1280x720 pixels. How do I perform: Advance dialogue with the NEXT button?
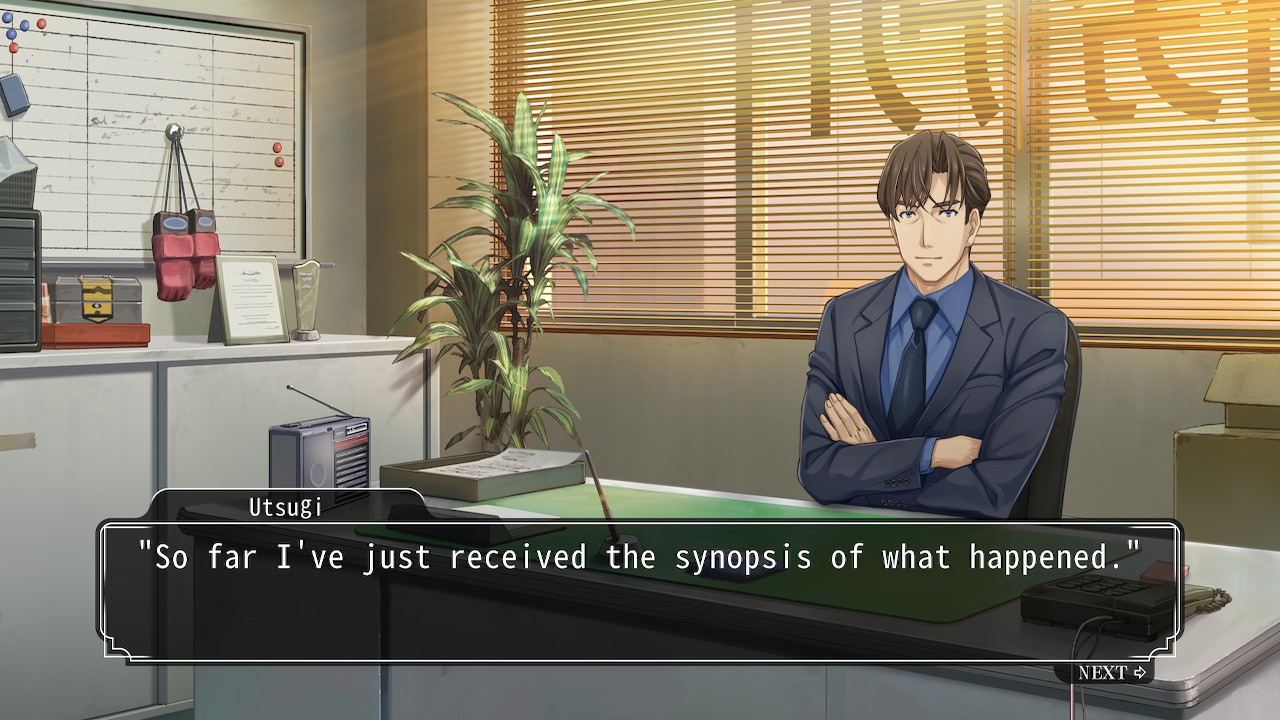click(1111, 673)
